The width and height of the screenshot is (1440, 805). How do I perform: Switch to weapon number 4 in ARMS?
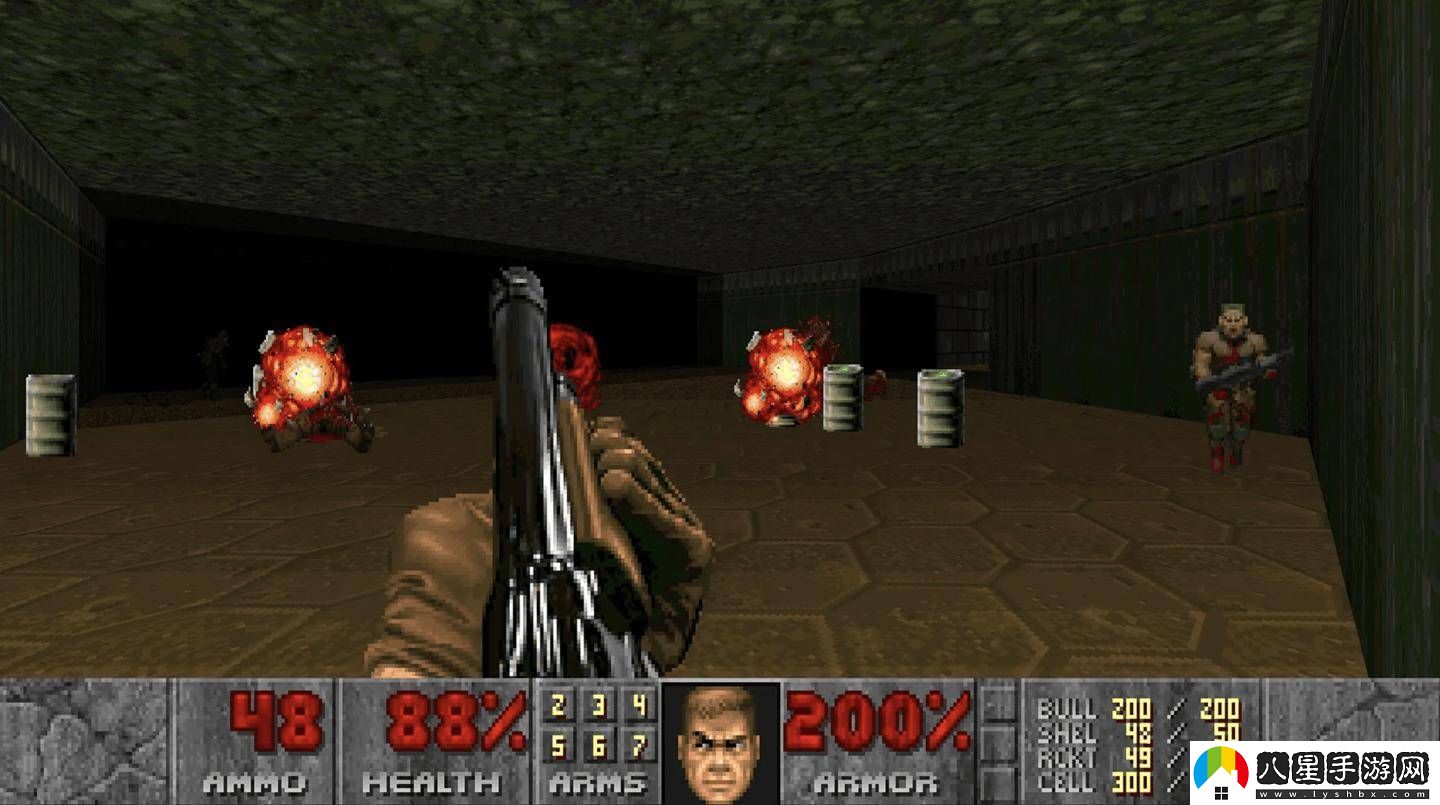coord(638,708)
